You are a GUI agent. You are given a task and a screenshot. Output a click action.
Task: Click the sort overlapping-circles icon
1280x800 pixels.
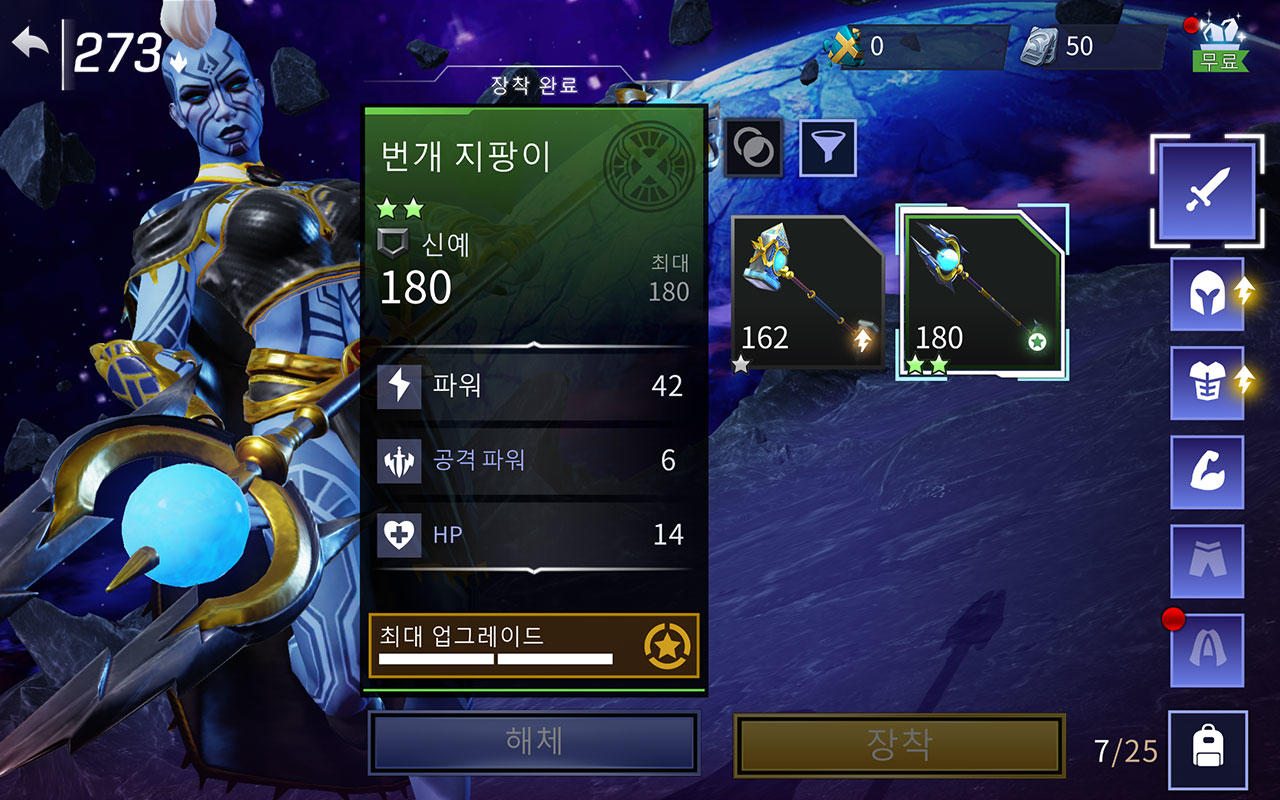[x=752, y=146]
